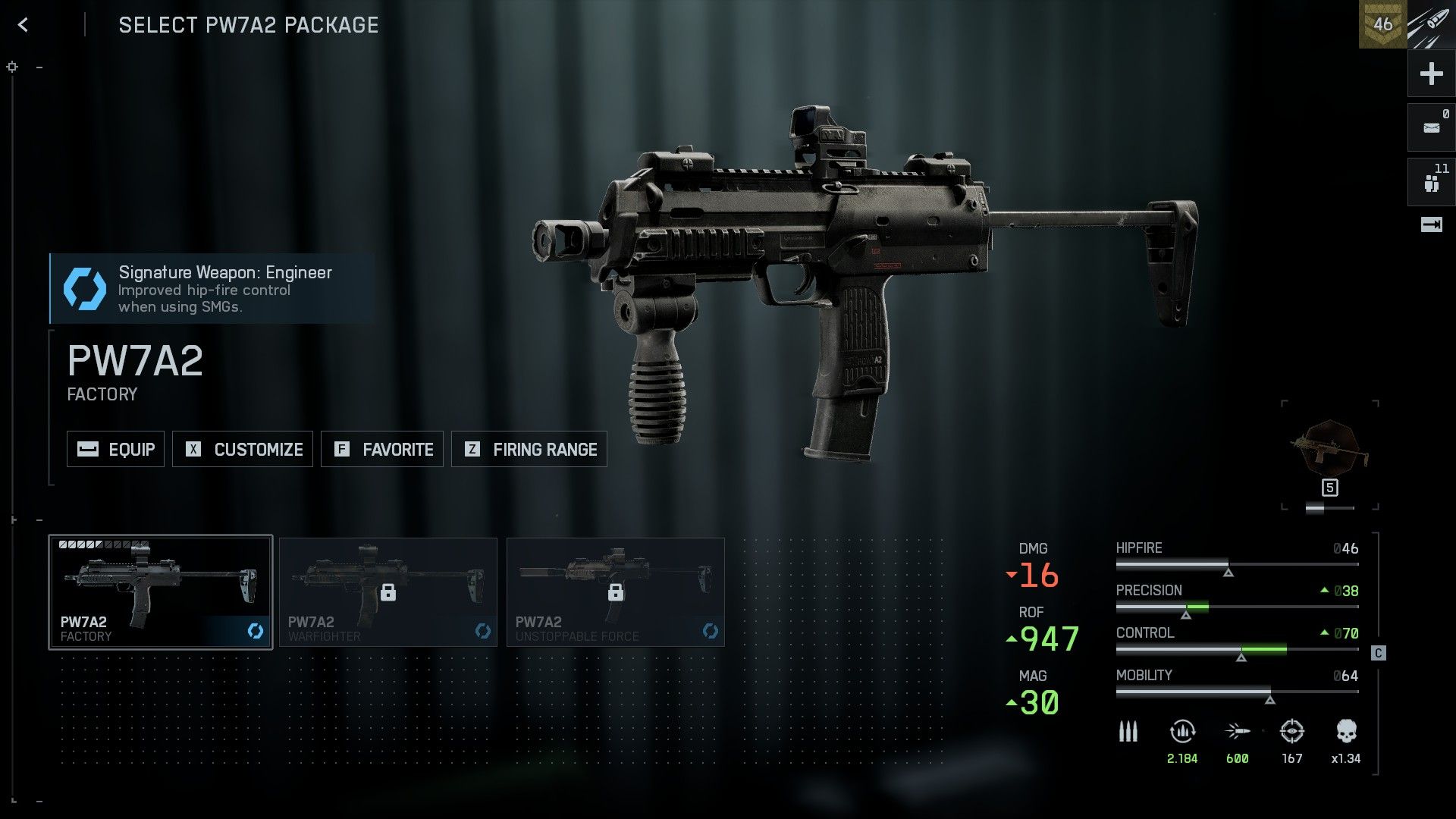Open the squad members icon
1456x819 pixels.
coord(1431,182)
